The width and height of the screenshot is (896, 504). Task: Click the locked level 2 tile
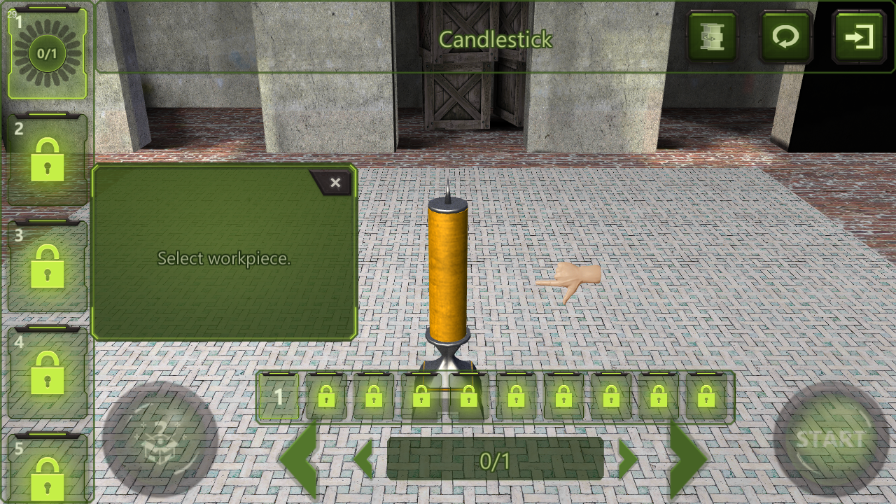(x=47, y=160)
